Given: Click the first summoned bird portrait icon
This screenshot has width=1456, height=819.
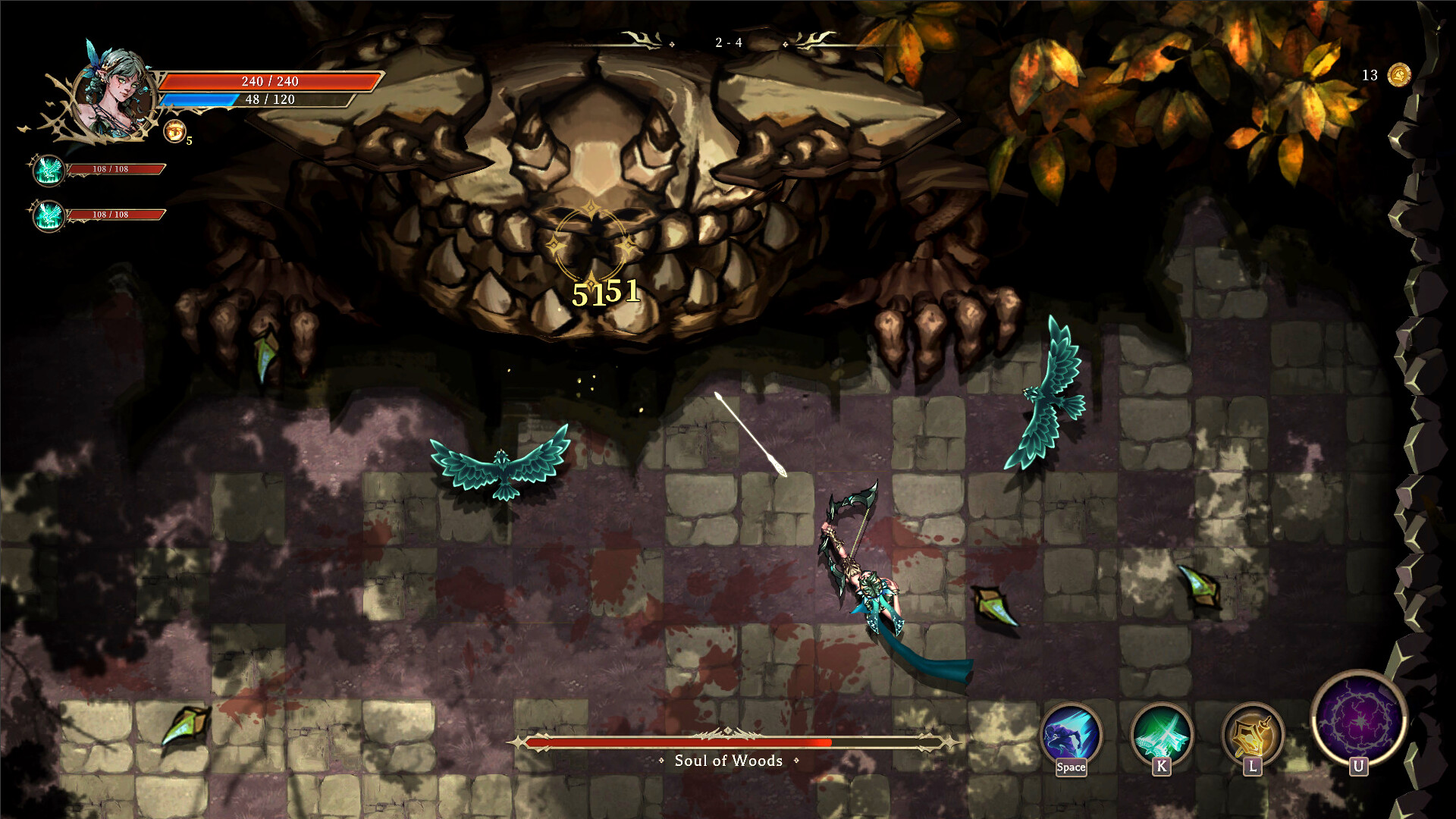Looking at the screenshot, I should (x=47, y=171).
